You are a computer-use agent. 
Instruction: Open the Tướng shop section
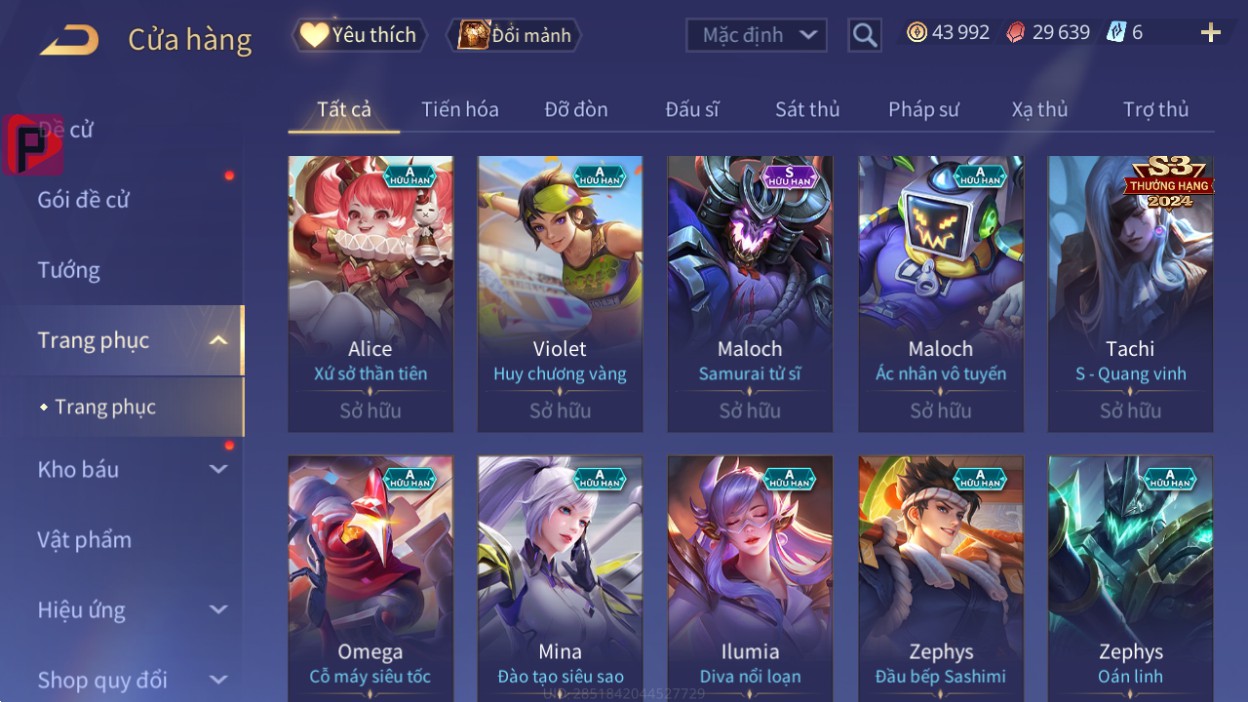69,270
